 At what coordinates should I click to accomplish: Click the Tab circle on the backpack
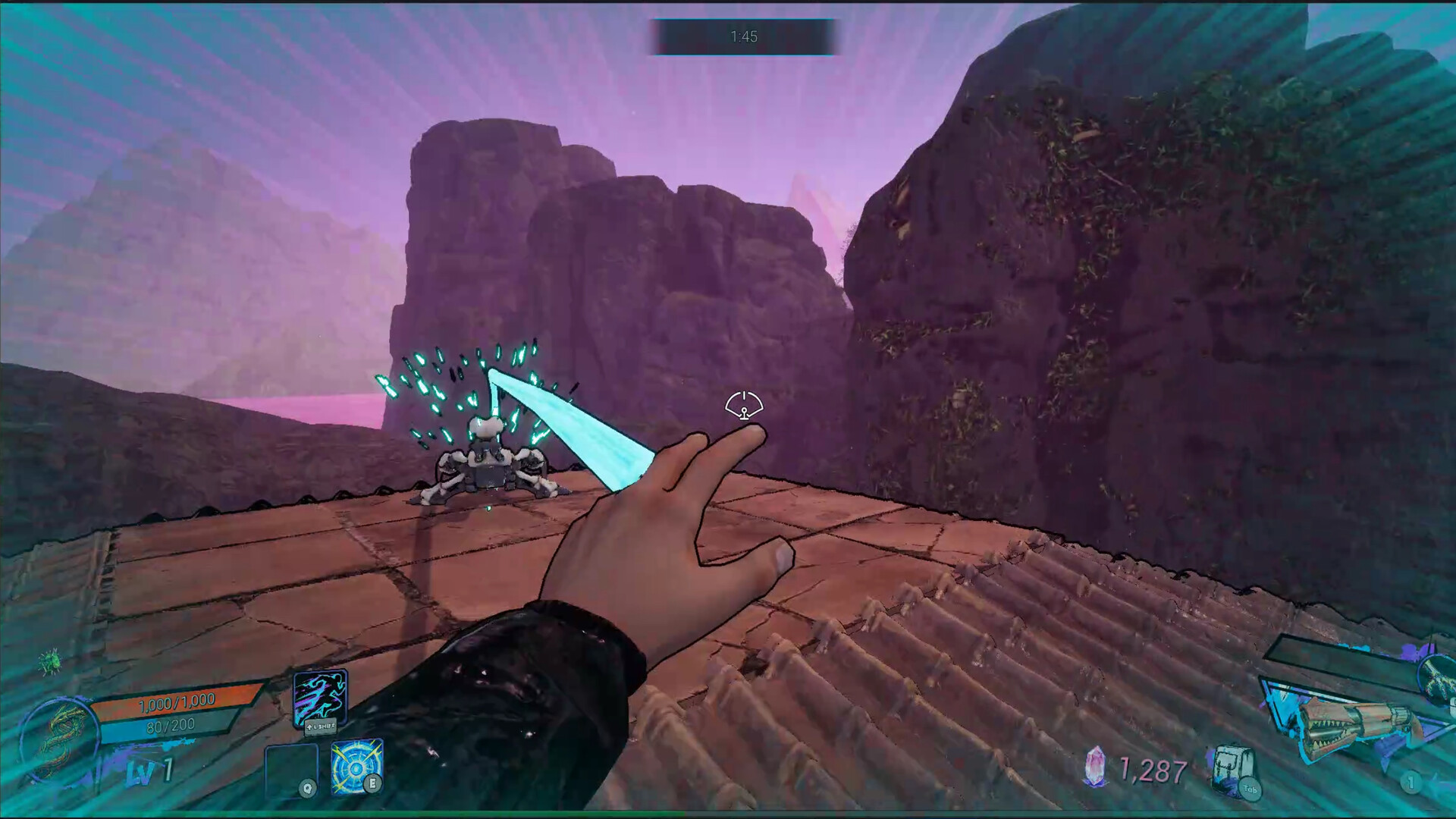coord(1250,789)
